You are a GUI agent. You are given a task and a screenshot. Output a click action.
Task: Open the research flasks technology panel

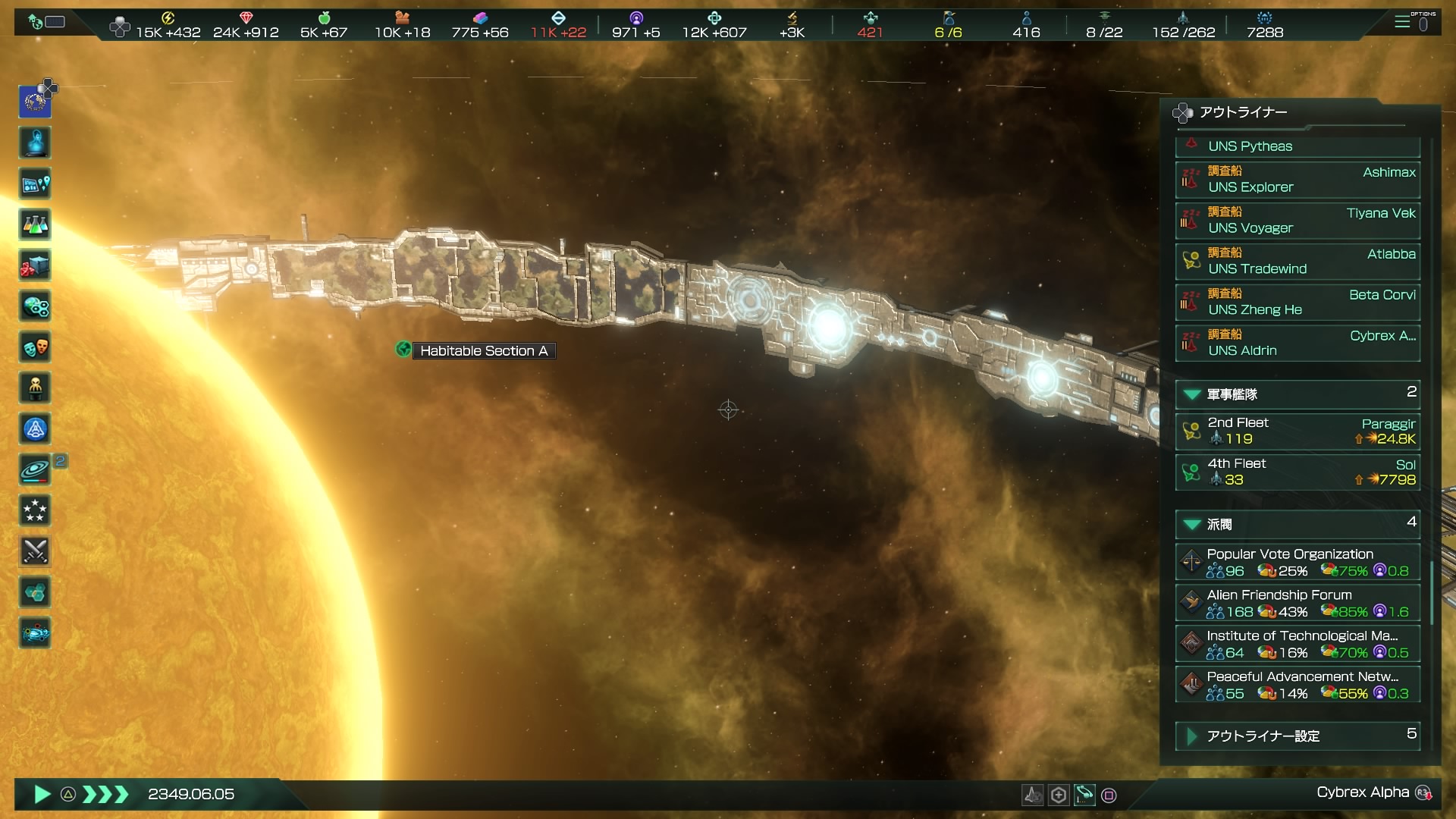pyautogui.click(x=35, y=224)
